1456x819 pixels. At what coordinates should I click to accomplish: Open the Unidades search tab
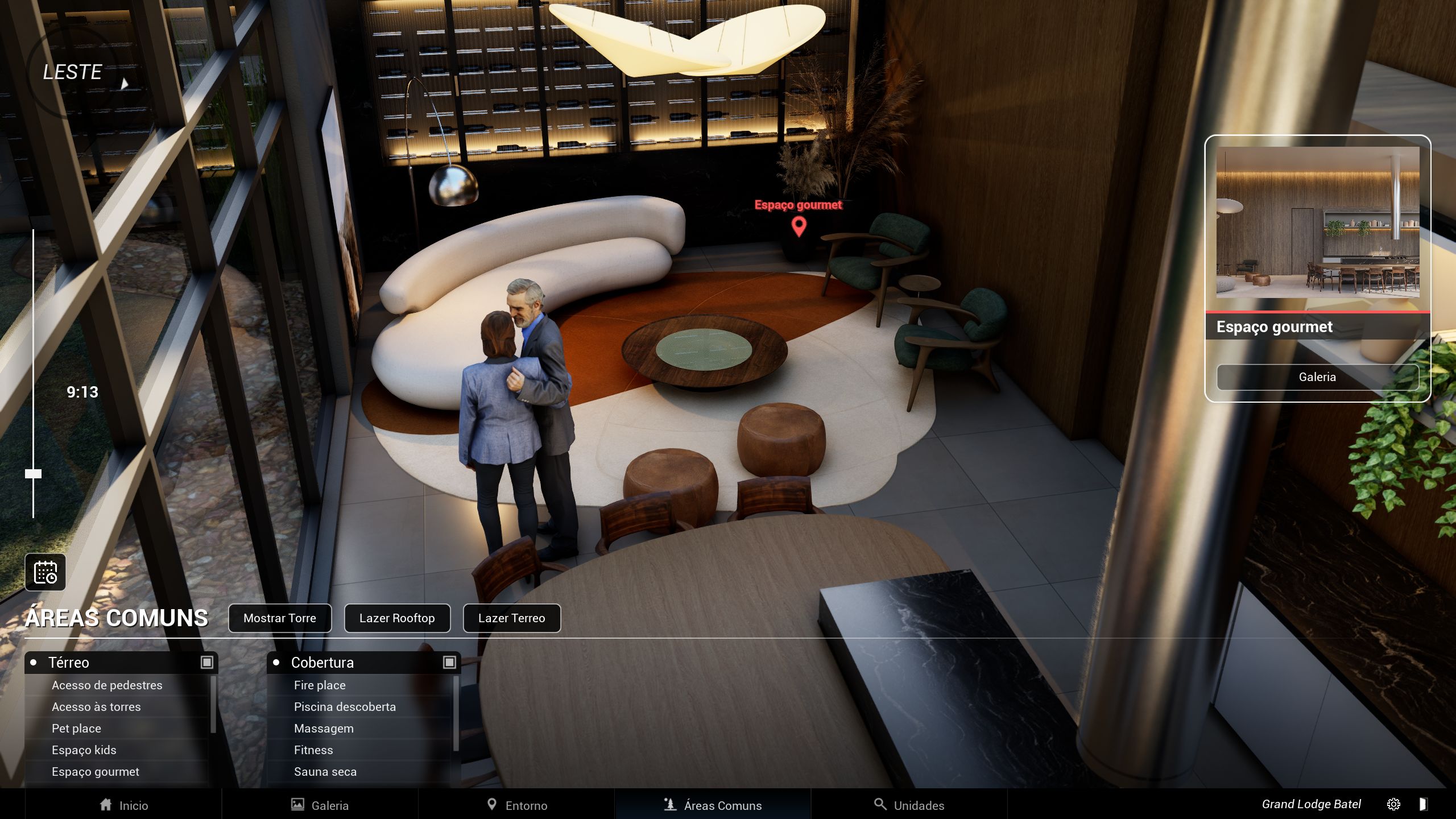[909, 805]
